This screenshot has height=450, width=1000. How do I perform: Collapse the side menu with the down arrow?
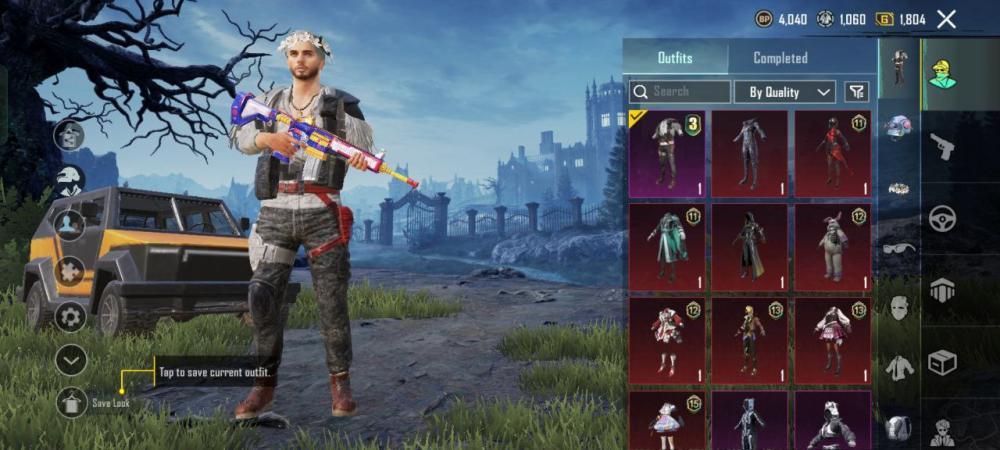(70, 360)
